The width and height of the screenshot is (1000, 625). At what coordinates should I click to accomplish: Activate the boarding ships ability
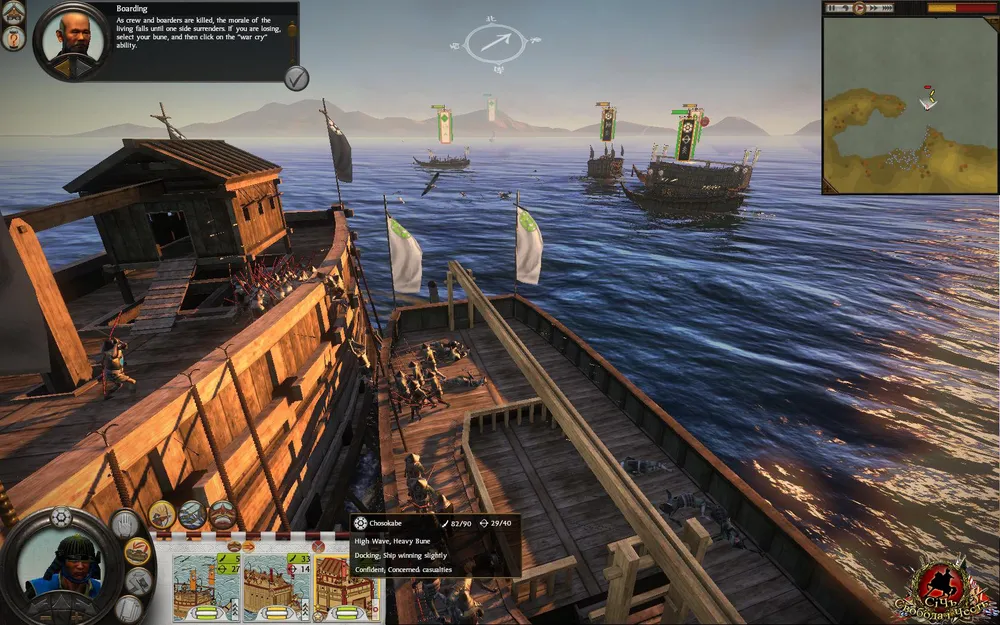click(192, 515)
